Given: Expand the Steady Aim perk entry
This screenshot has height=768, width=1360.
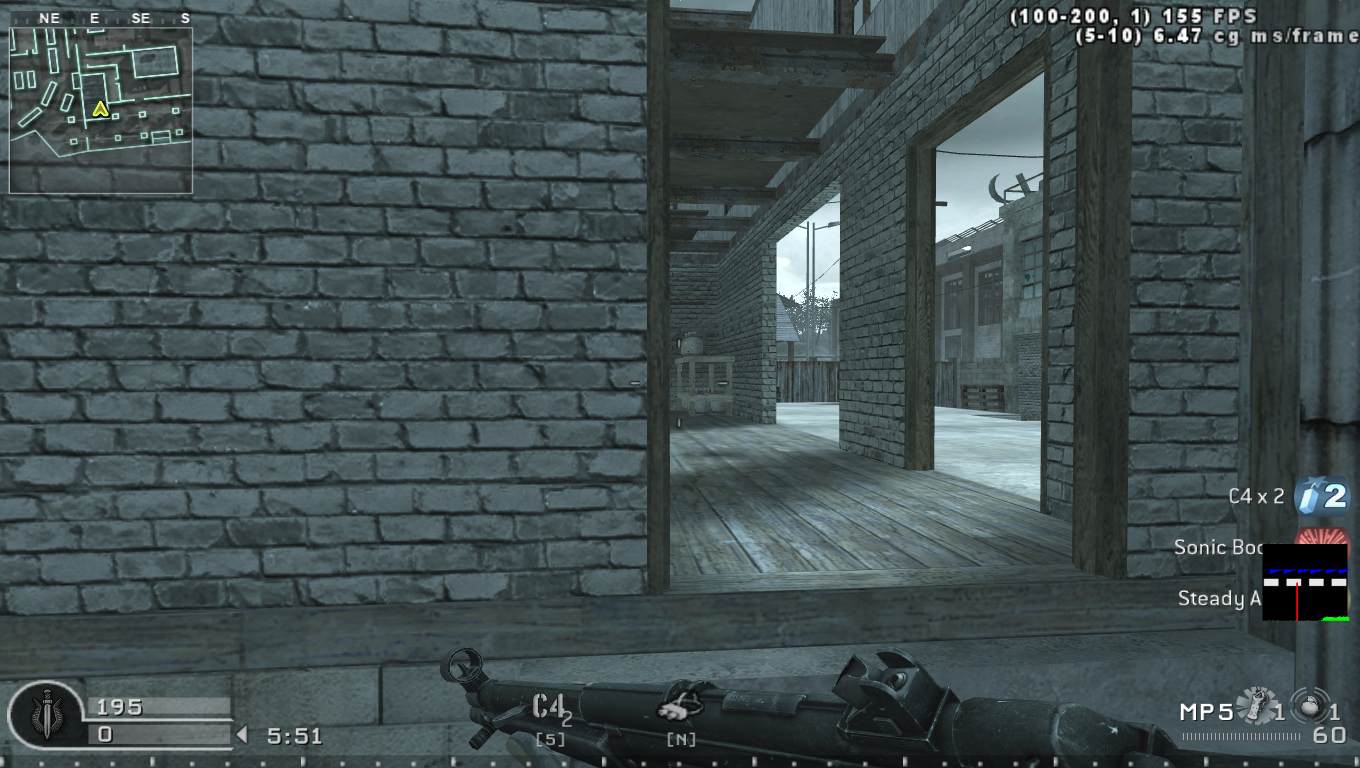Looking at the screenshot, I should [x=1218, y=598].
